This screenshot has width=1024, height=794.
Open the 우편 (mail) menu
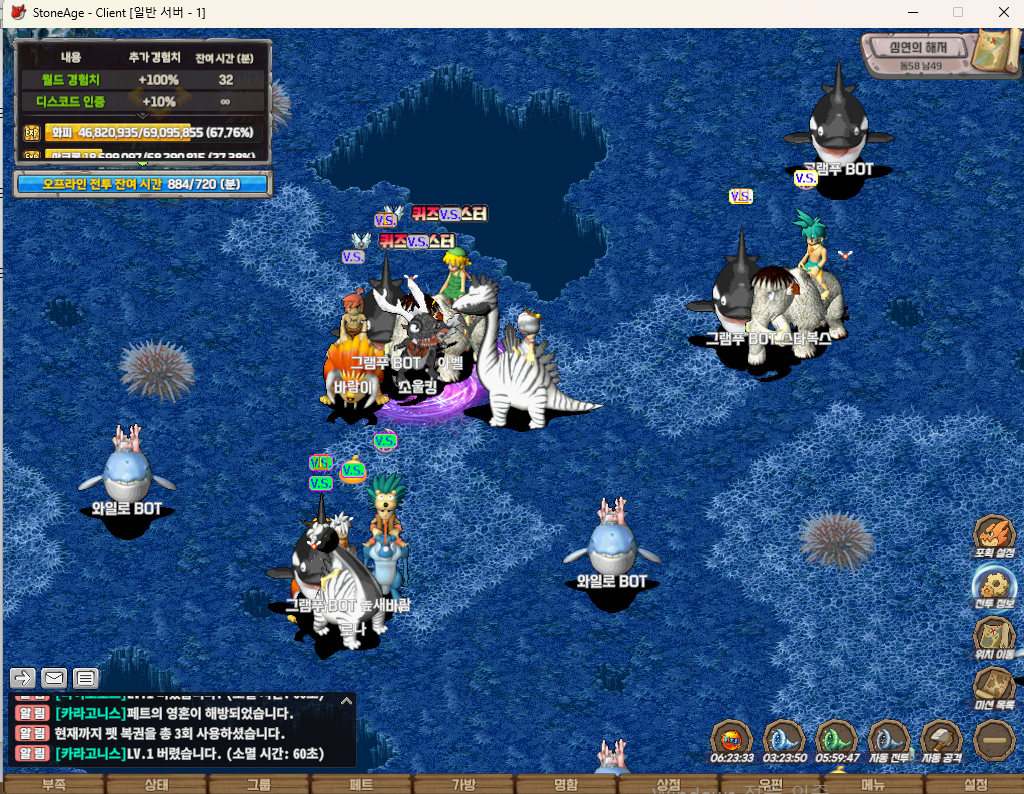(770, 784)
